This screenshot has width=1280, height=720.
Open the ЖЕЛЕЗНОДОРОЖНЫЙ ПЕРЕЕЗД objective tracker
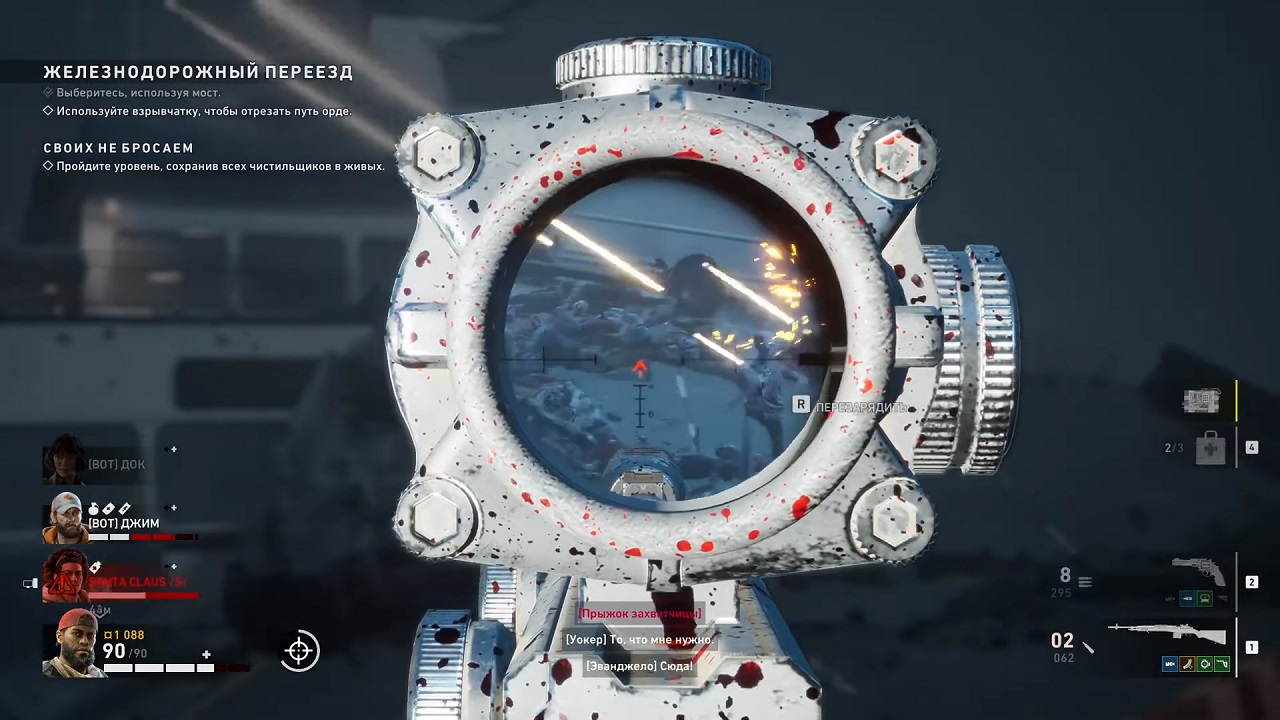pyautogui.click(x=198, y=72)
